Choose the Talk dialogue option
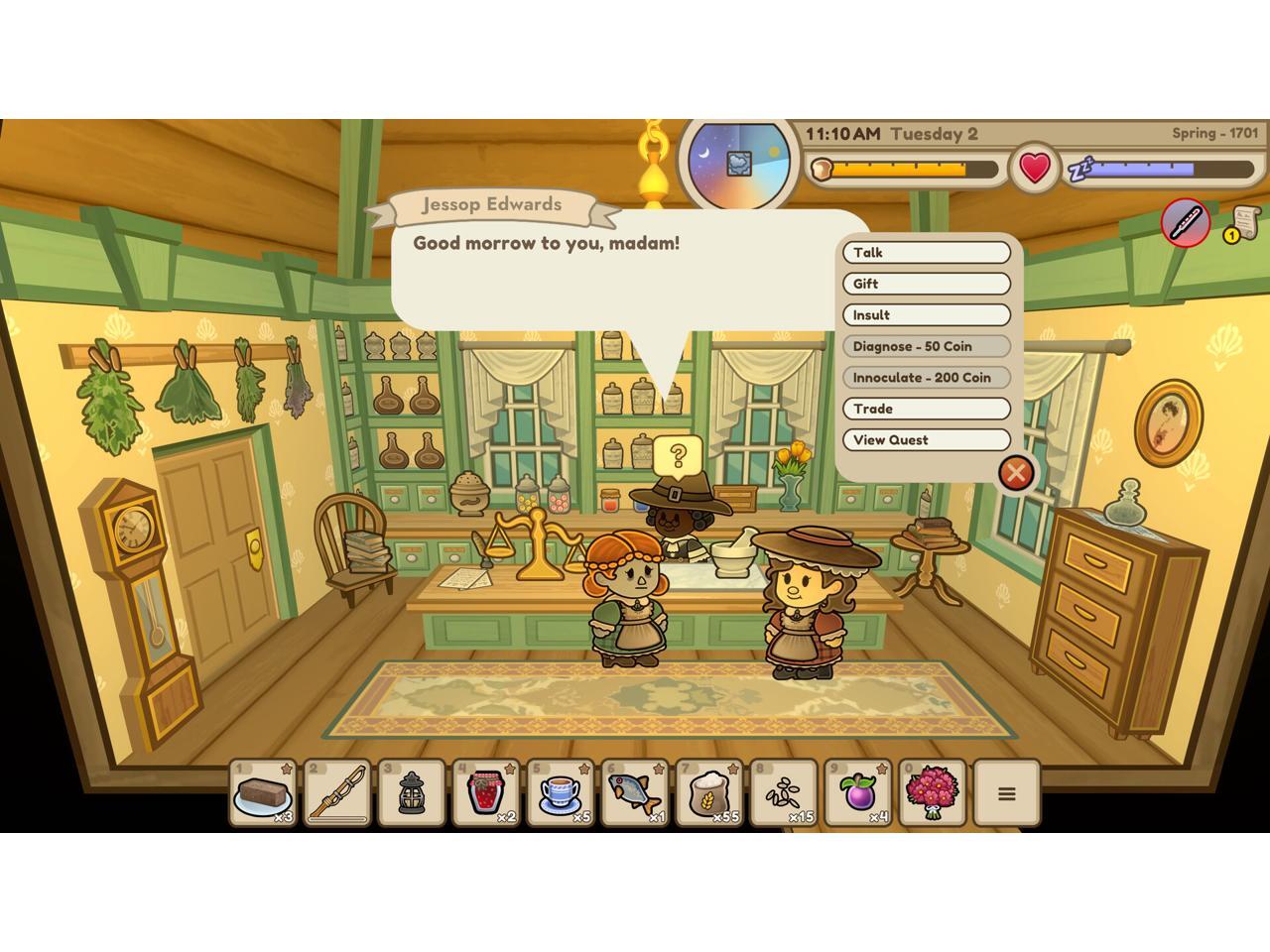The width and height of the screenshot is (1270, 952). (926, 253)
